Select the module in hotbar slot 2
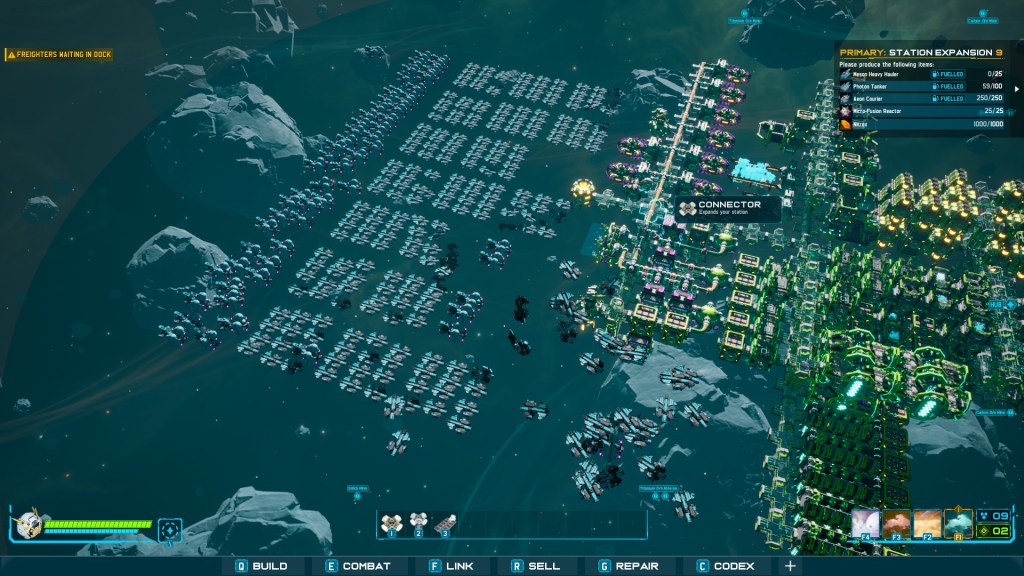The width and height of the screenshot is (1024, 576). 418,522
